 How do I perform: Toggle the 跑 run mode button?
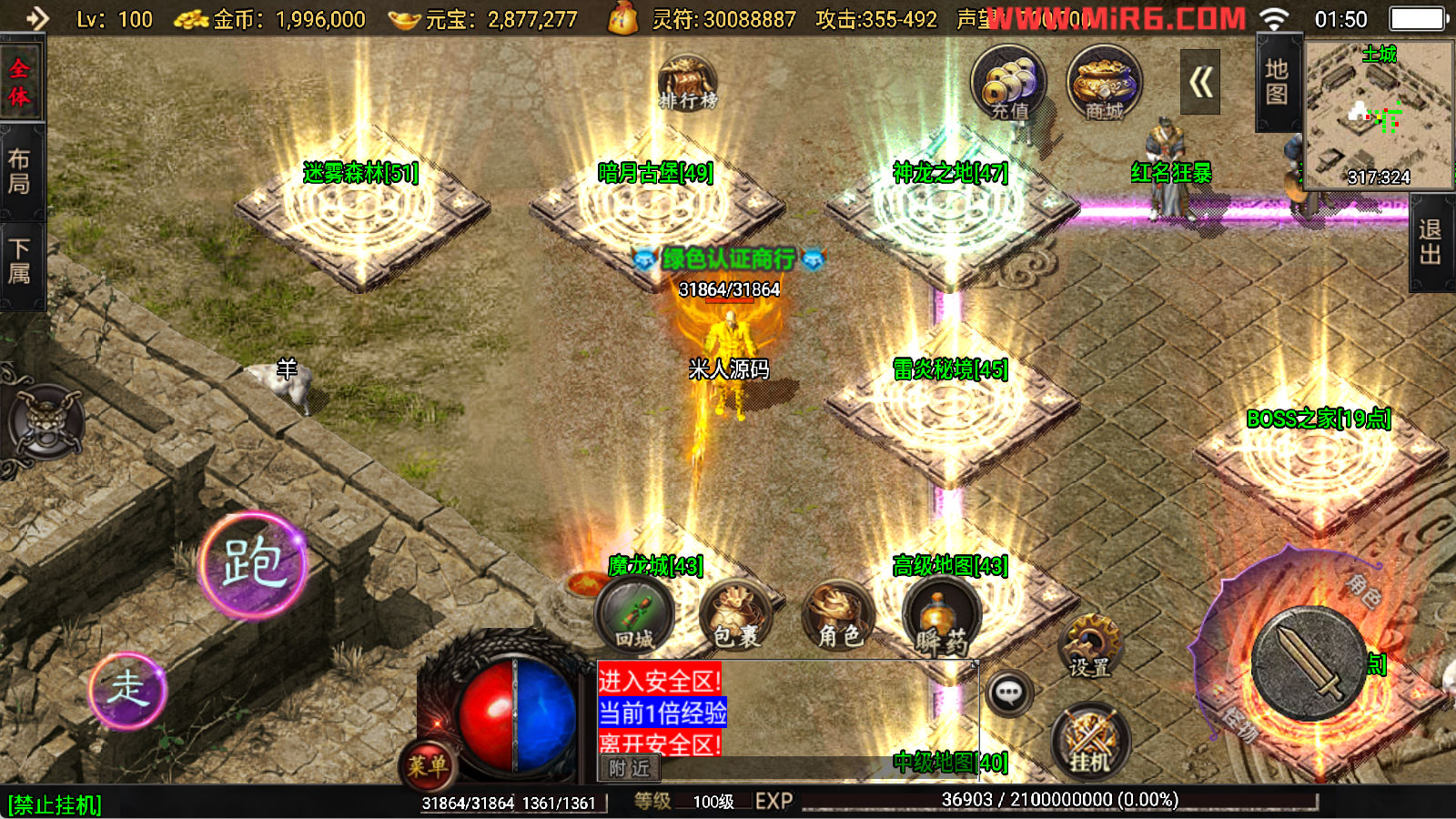coord(253,565)
